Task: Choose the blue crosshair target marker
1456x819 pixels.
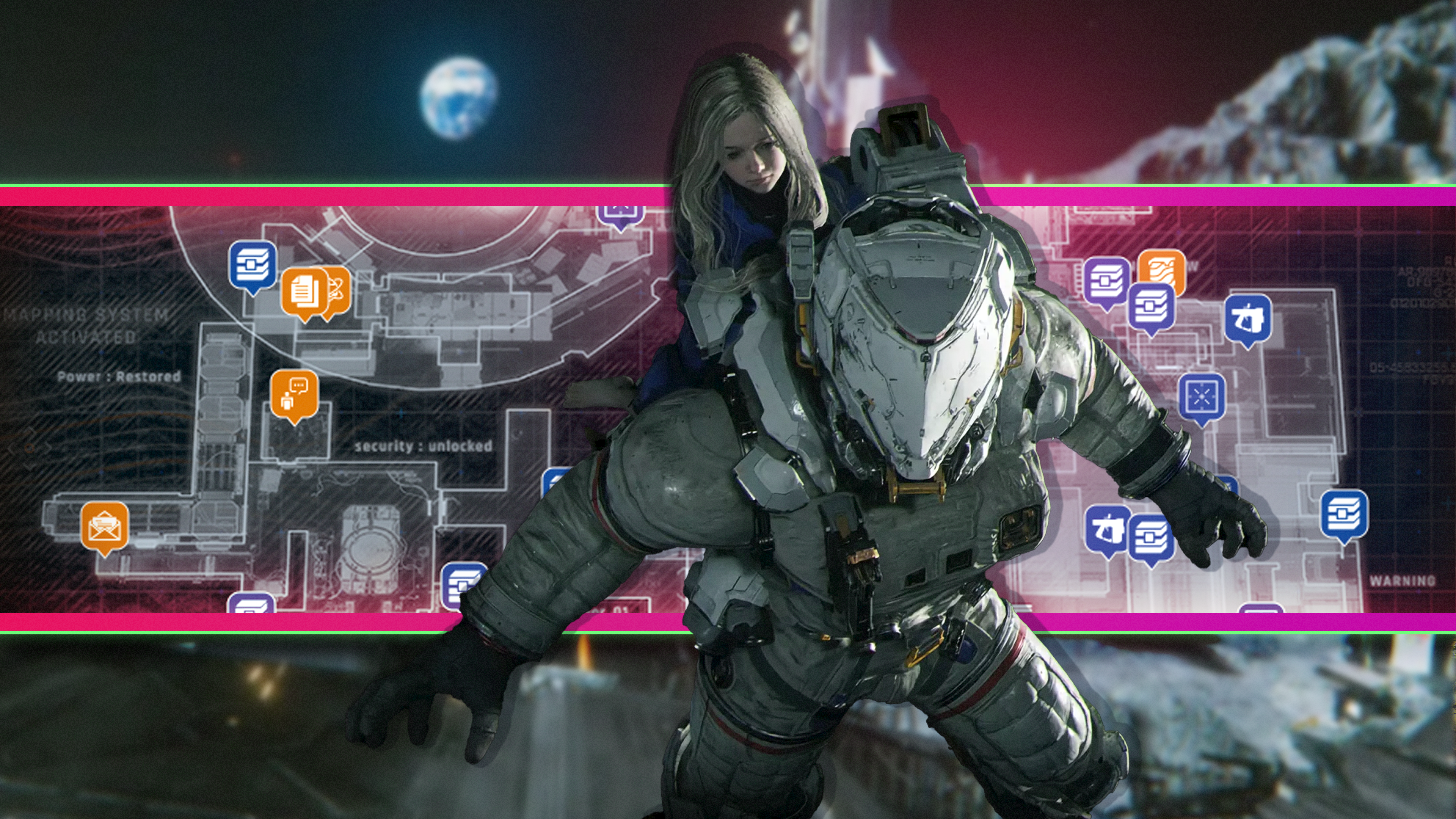Action: click(x=1202, y=395)
